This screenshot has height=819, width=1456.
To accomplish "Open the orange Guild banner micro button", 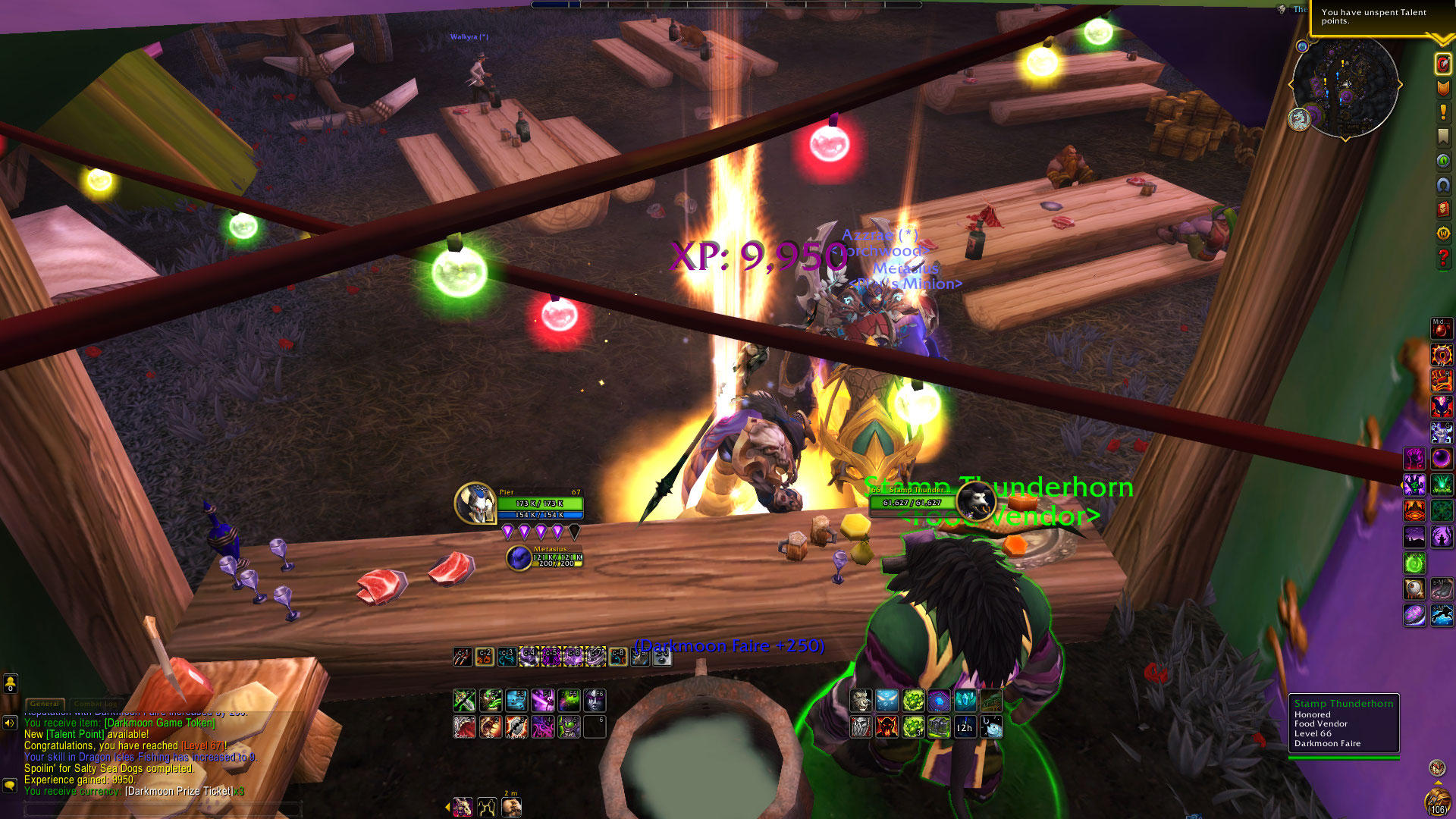I will click(1442, 88).
